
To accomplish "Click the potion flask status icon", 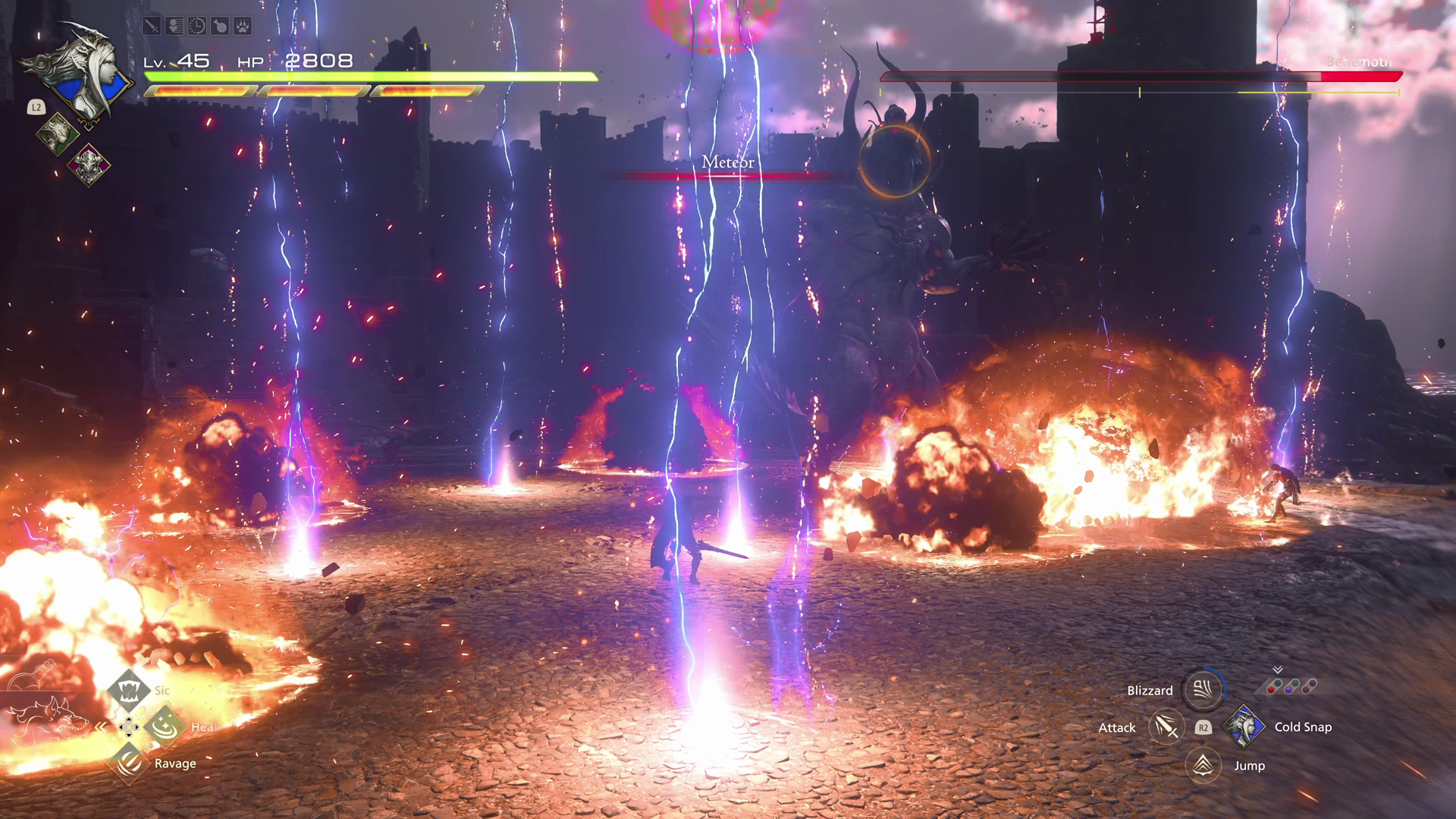I will pos(220,27).
